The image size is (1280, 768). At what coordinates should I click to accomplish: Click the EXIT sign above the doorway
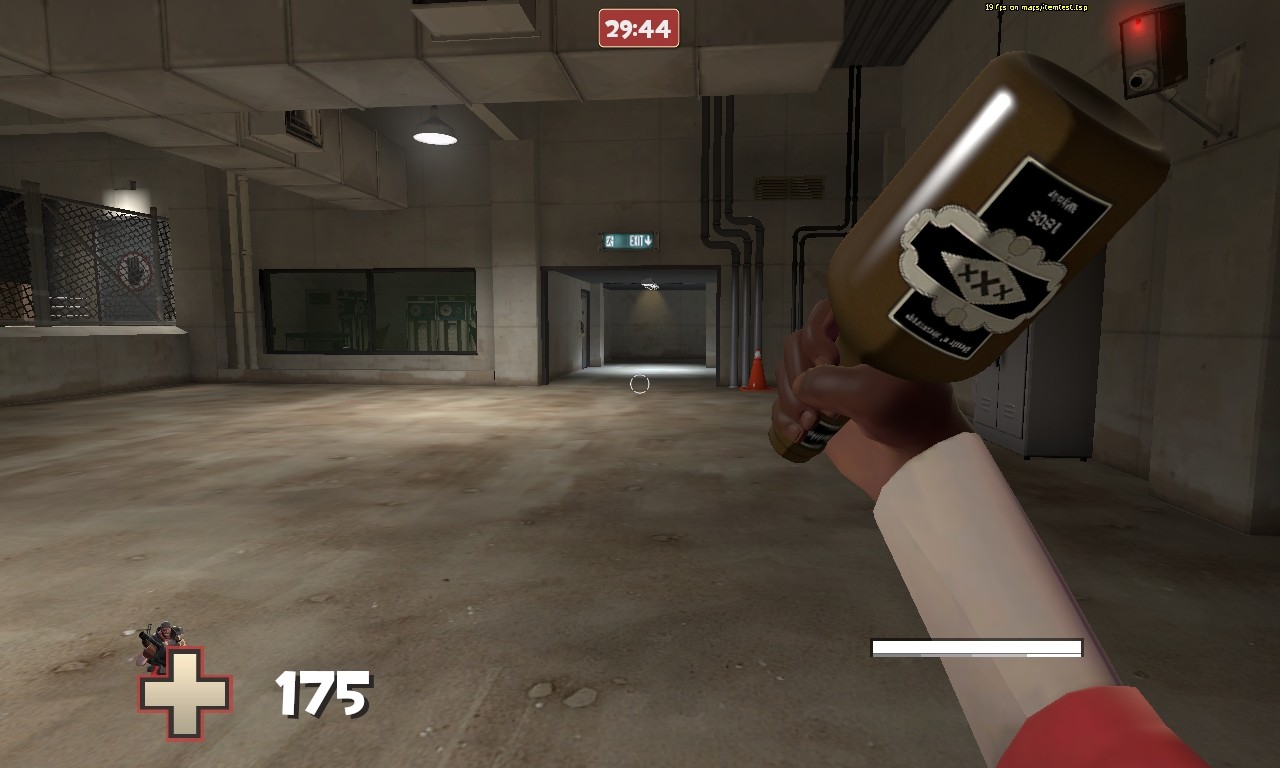628,239
